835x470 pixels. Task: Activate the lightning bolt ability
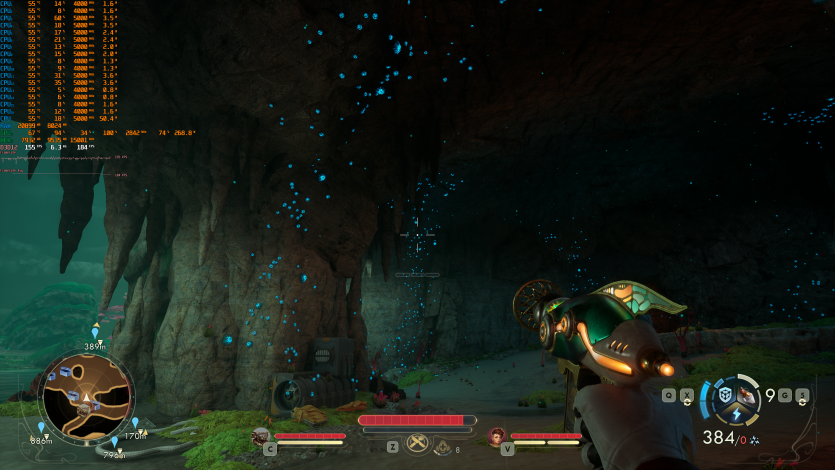734,414
